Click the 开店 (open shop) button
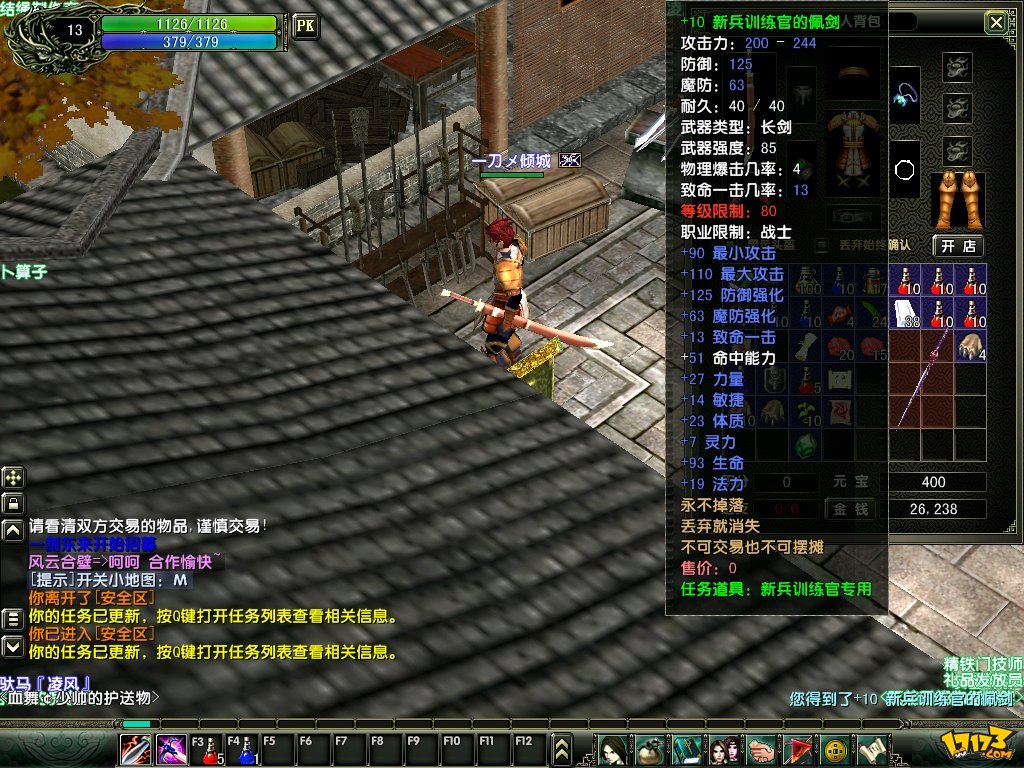This screenshot has width=1024, height=768. pyautogui.click(x=958, y=245)
